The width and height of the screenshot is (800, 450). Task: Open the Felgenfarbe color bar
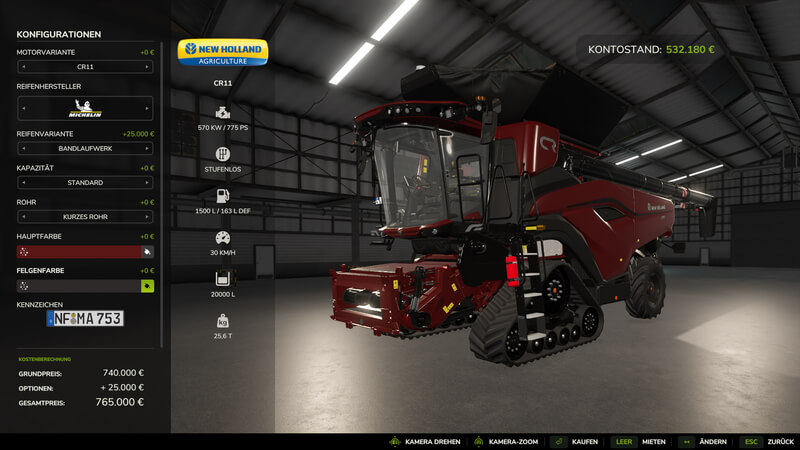pos(78,286)
